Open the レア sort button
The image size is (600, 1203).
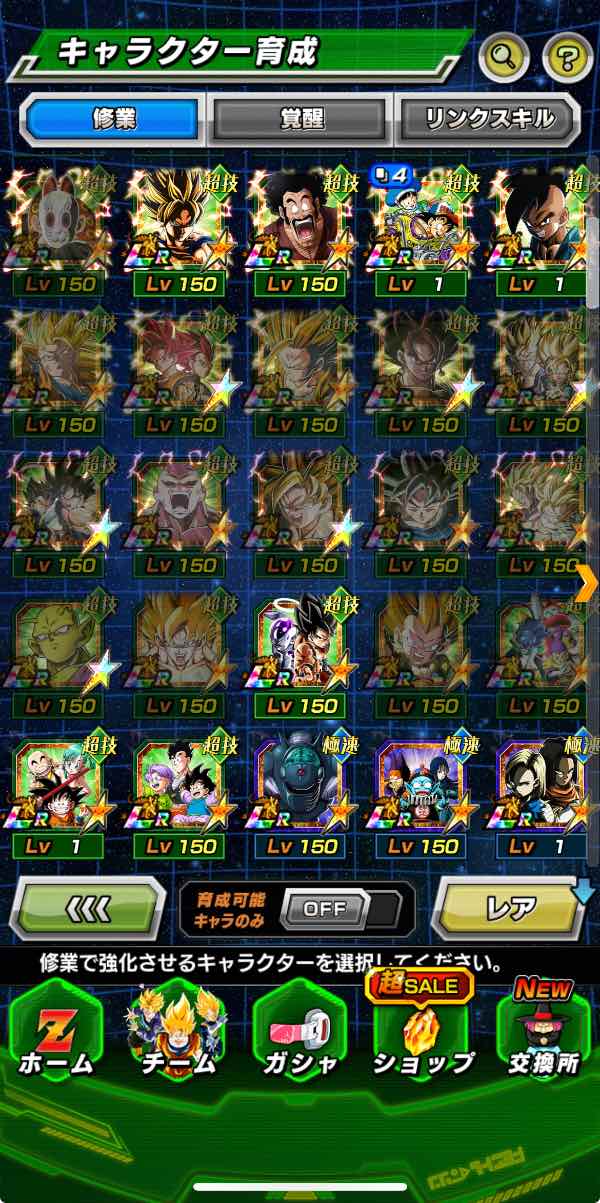point(510,908)
